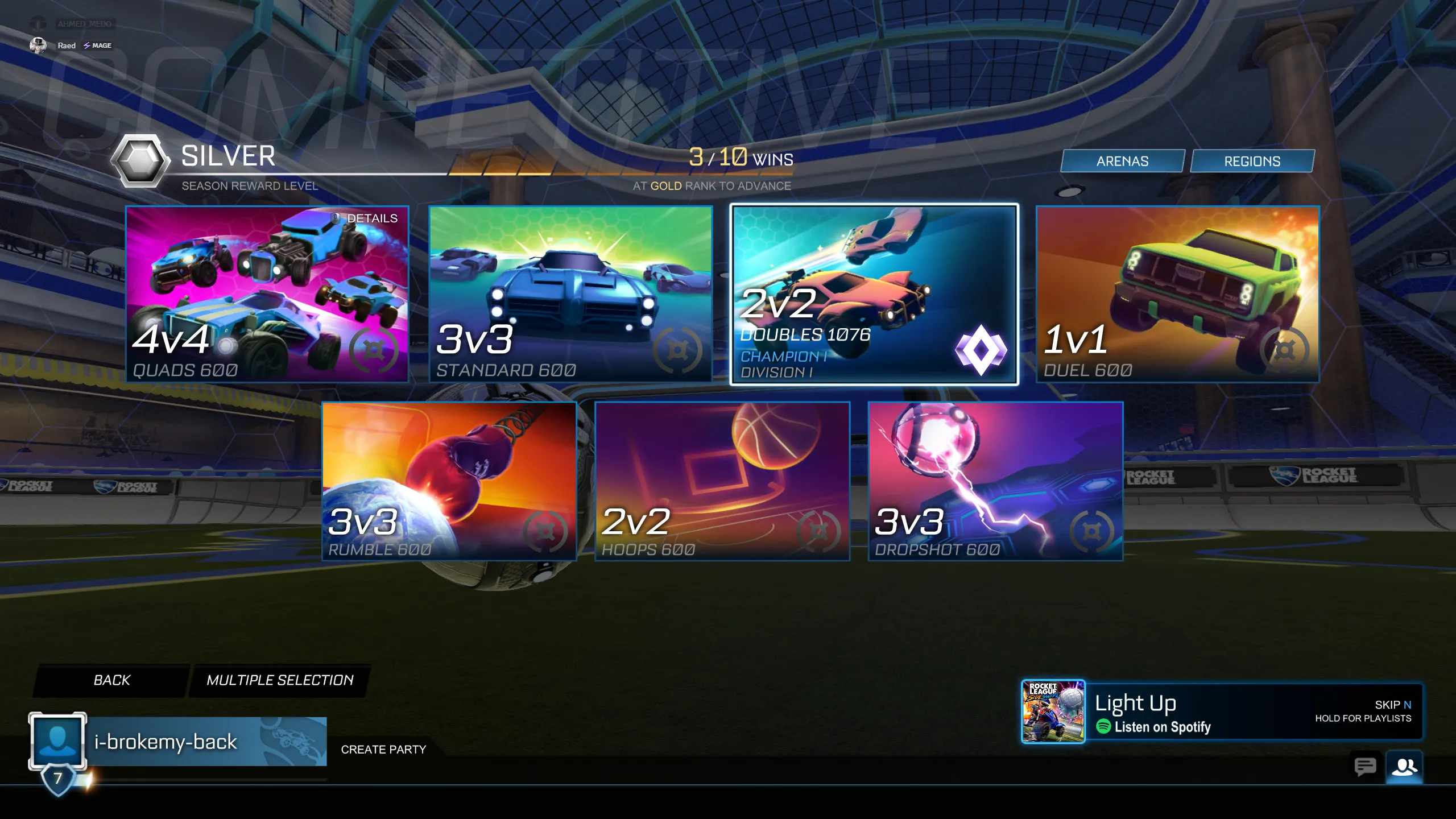Screen dimensions: 1456x819
Task: Click the Silver season reward badge icon
Action: click(140, 162)
